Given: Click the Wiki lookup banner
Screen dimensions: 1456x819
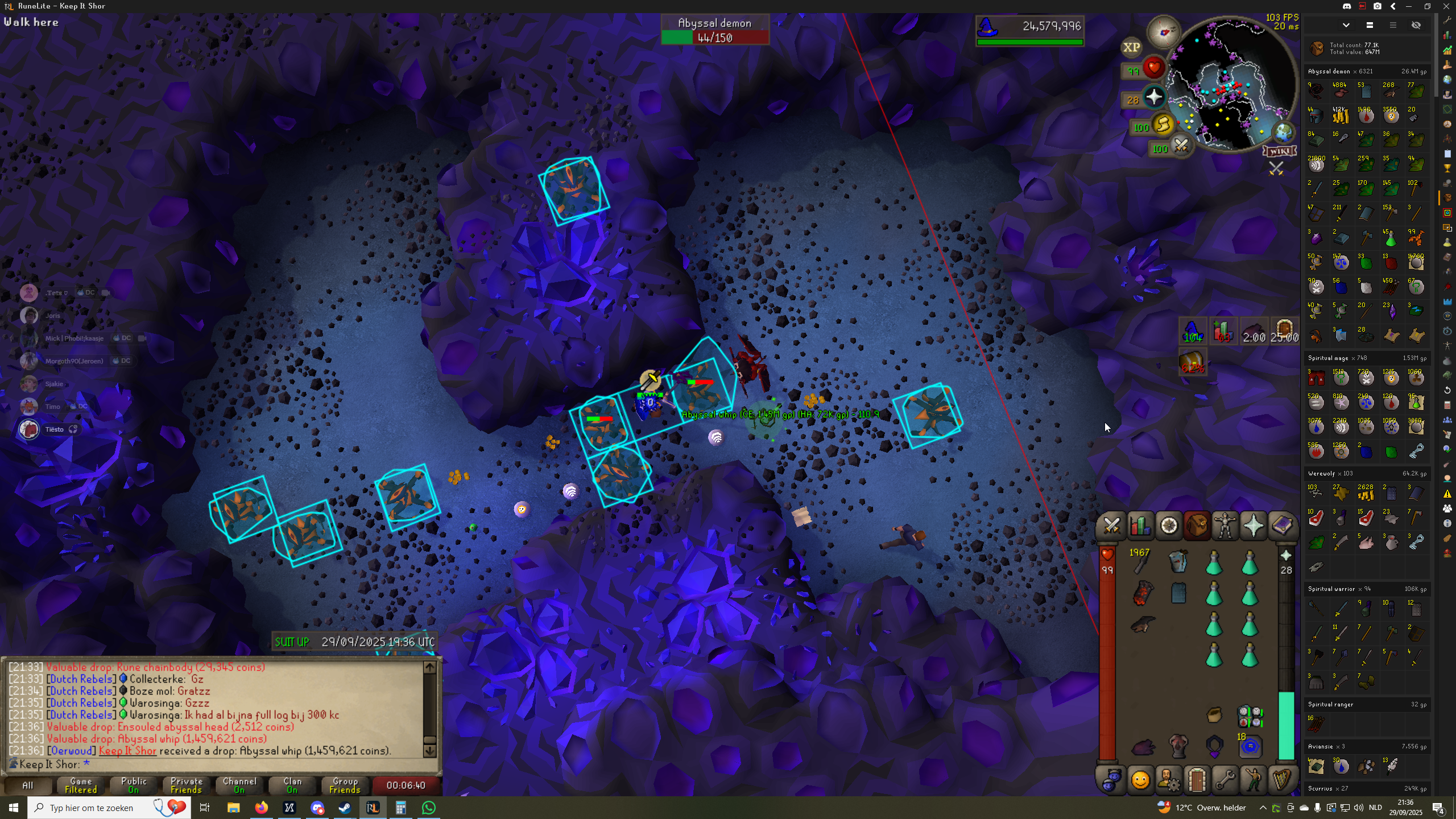Looking at the screenshot, I should (1279, 151).
